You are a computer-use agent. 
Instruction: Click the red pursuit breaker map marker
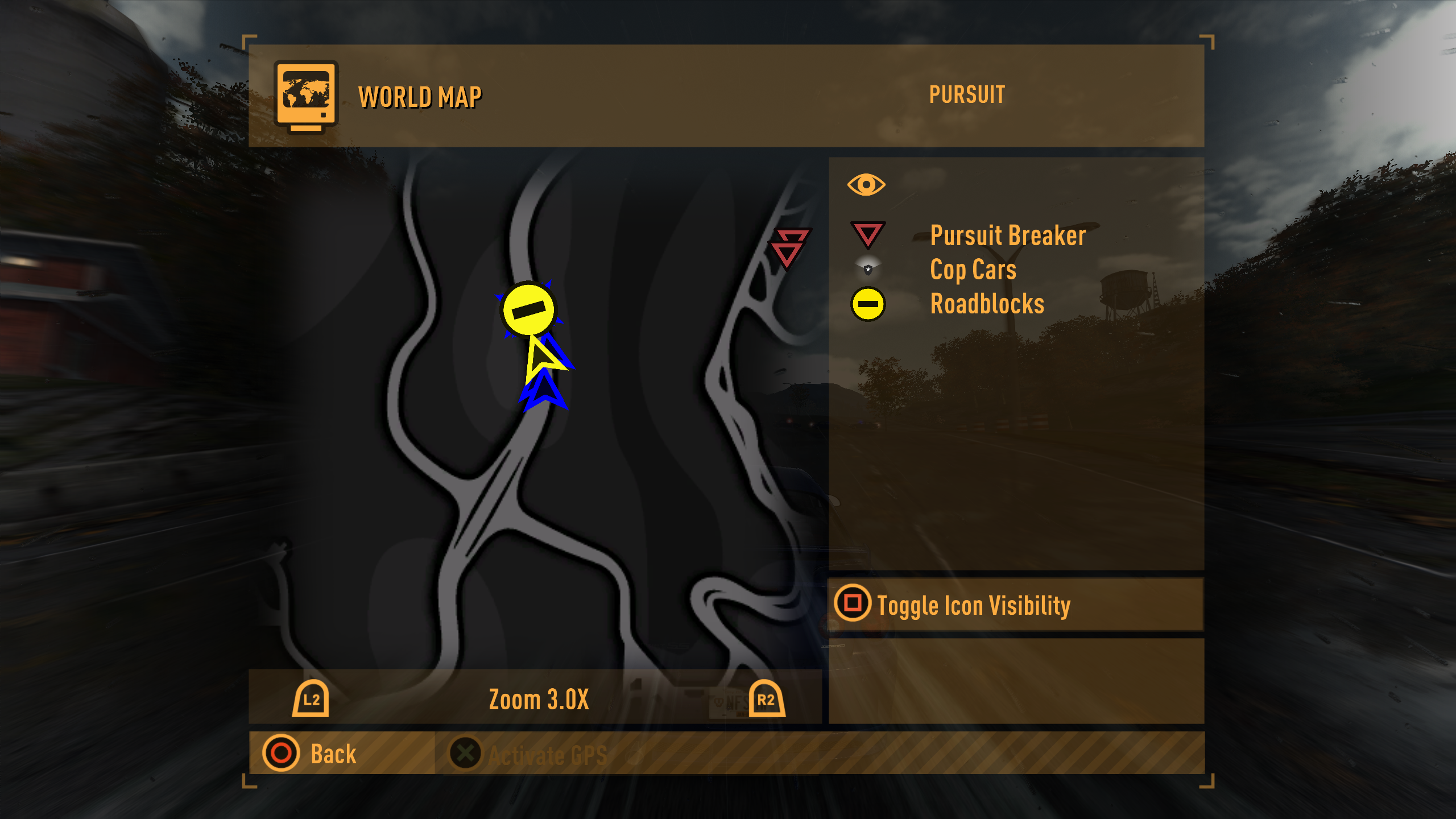(788, 248)
